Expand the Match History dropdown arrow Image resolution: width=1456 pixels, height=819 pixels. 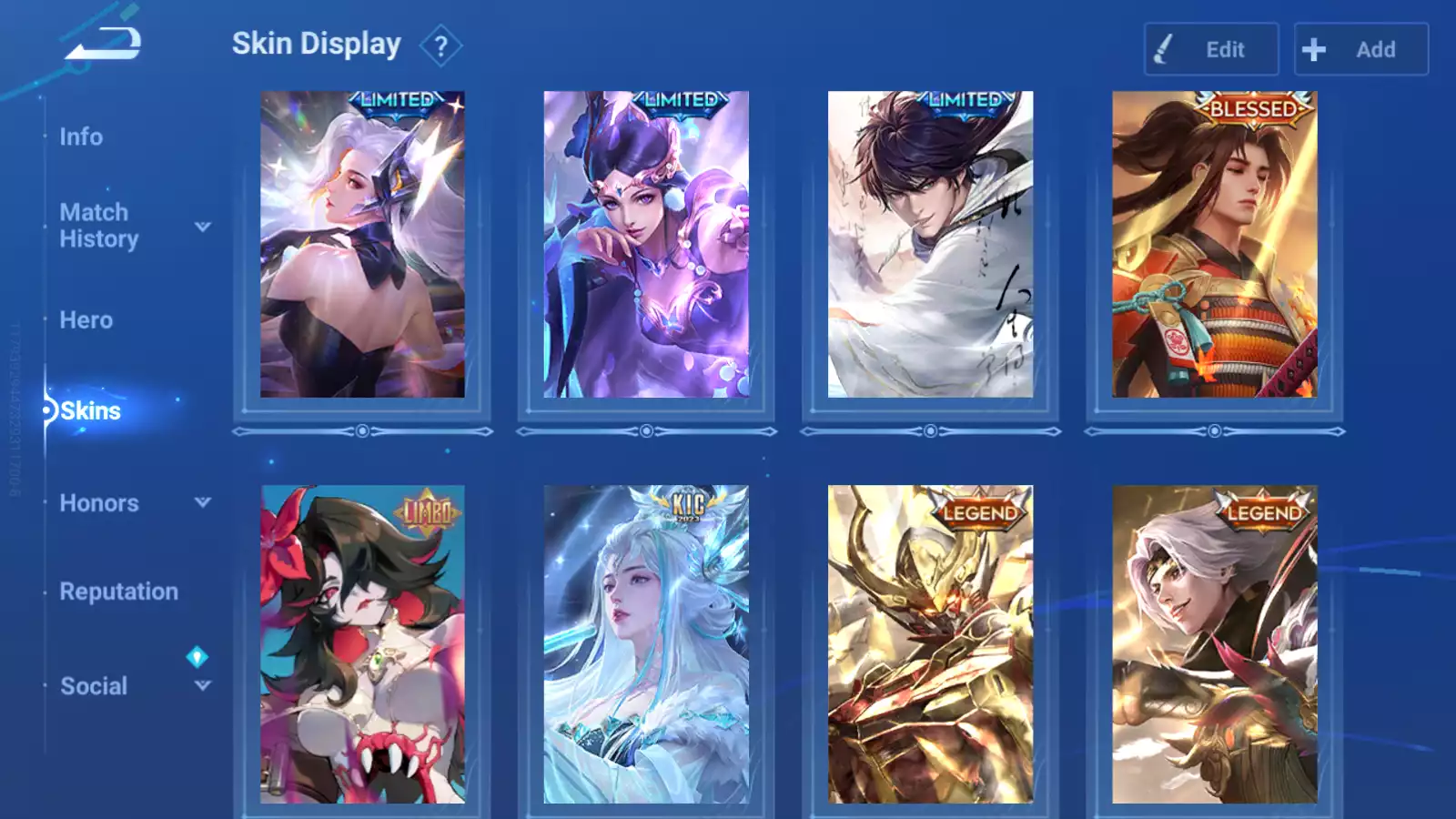coord(203,227)
